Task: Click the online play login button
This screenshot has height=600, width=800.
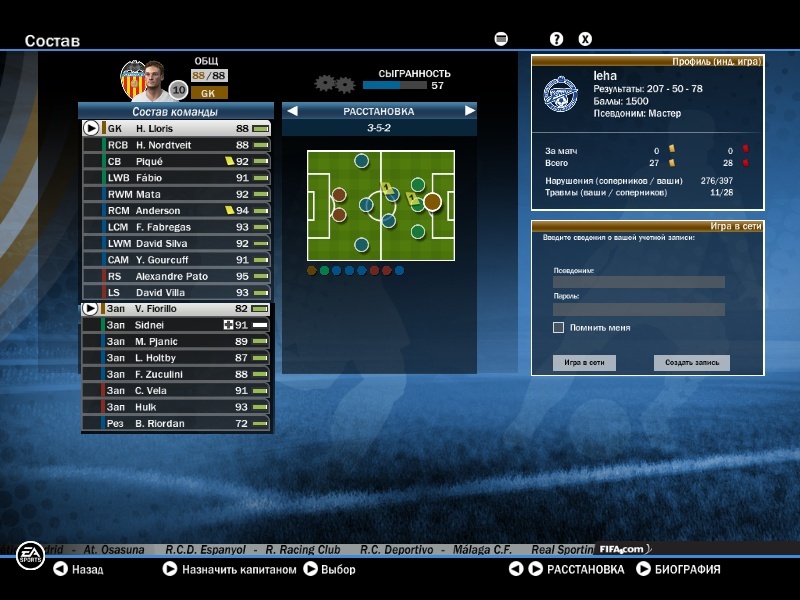Action: [x=584, y=363]
